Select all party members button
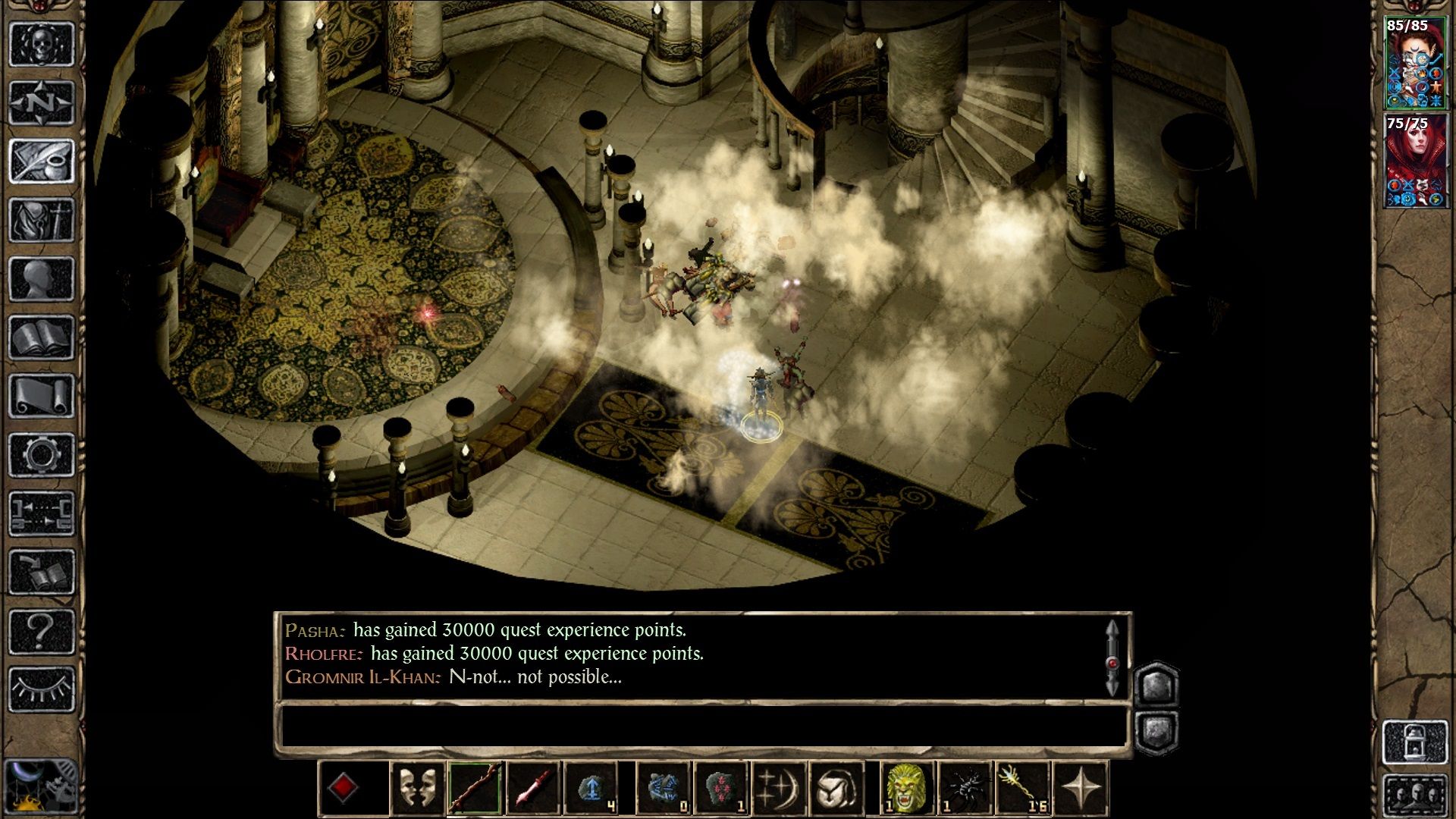 tap(1415, 796)
